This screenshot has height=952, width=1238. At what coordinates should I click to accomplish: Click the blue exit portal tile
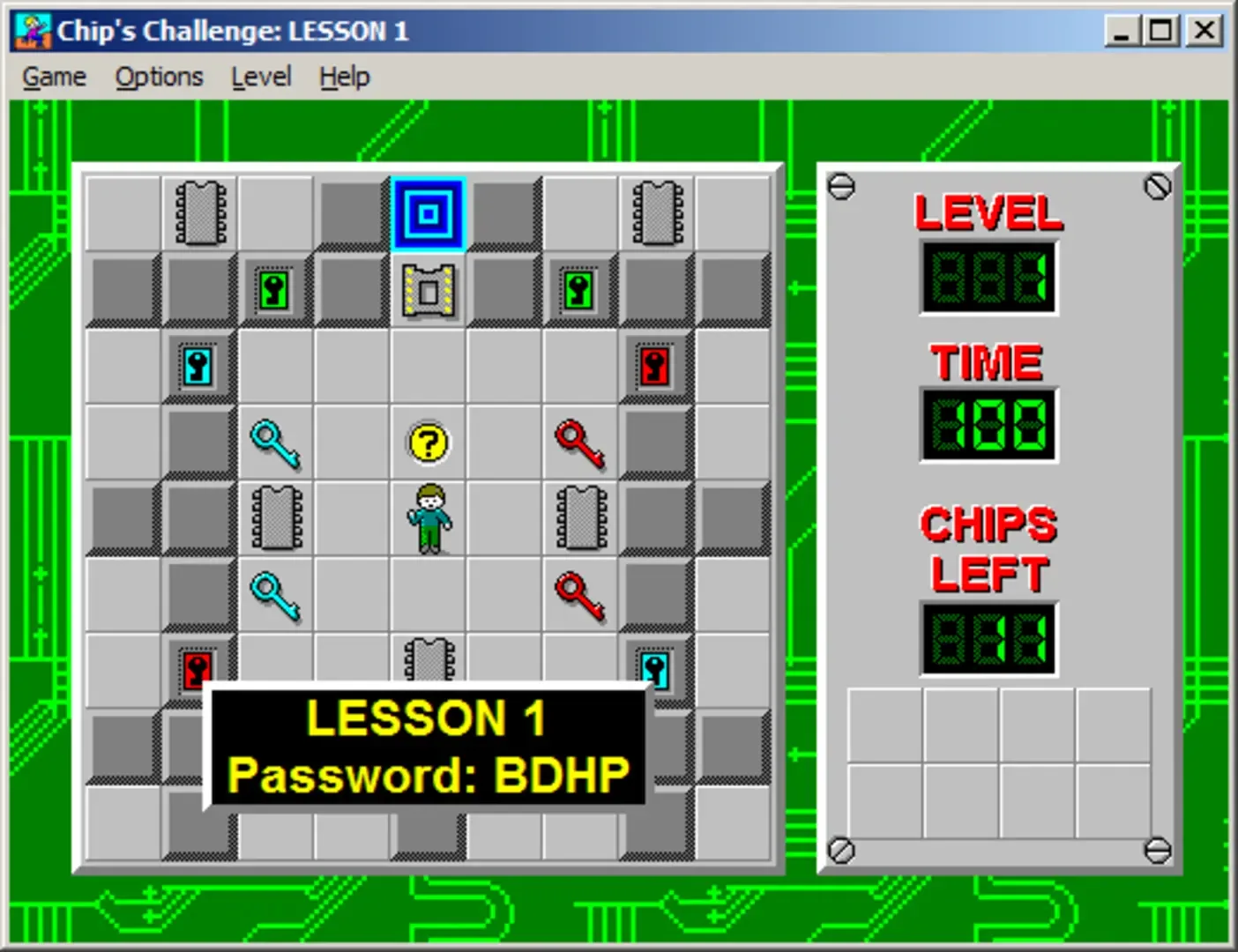click(428, 212)
